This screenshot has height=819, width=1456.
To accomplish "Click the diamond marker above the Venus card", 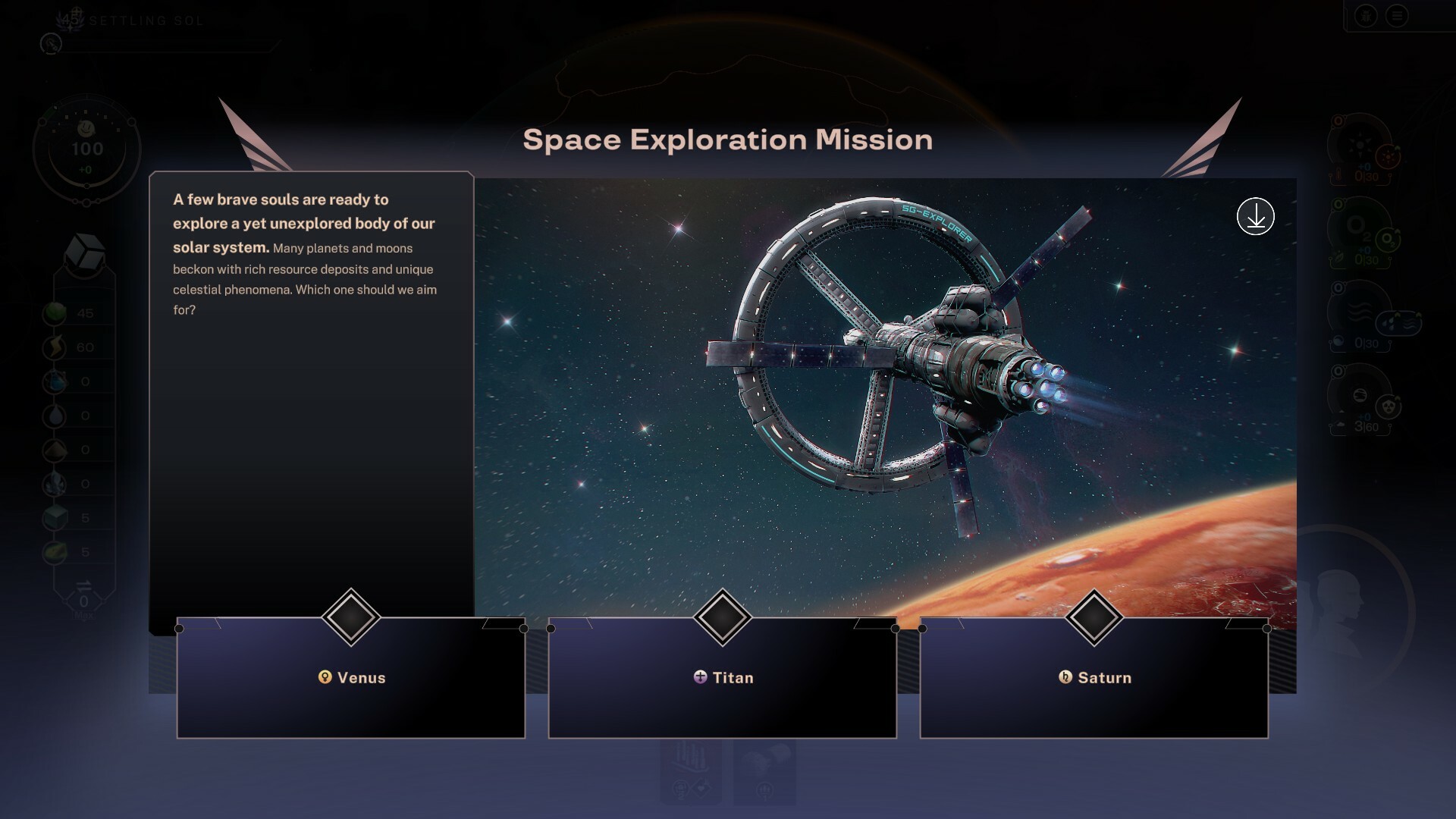I will coord(350,617).
